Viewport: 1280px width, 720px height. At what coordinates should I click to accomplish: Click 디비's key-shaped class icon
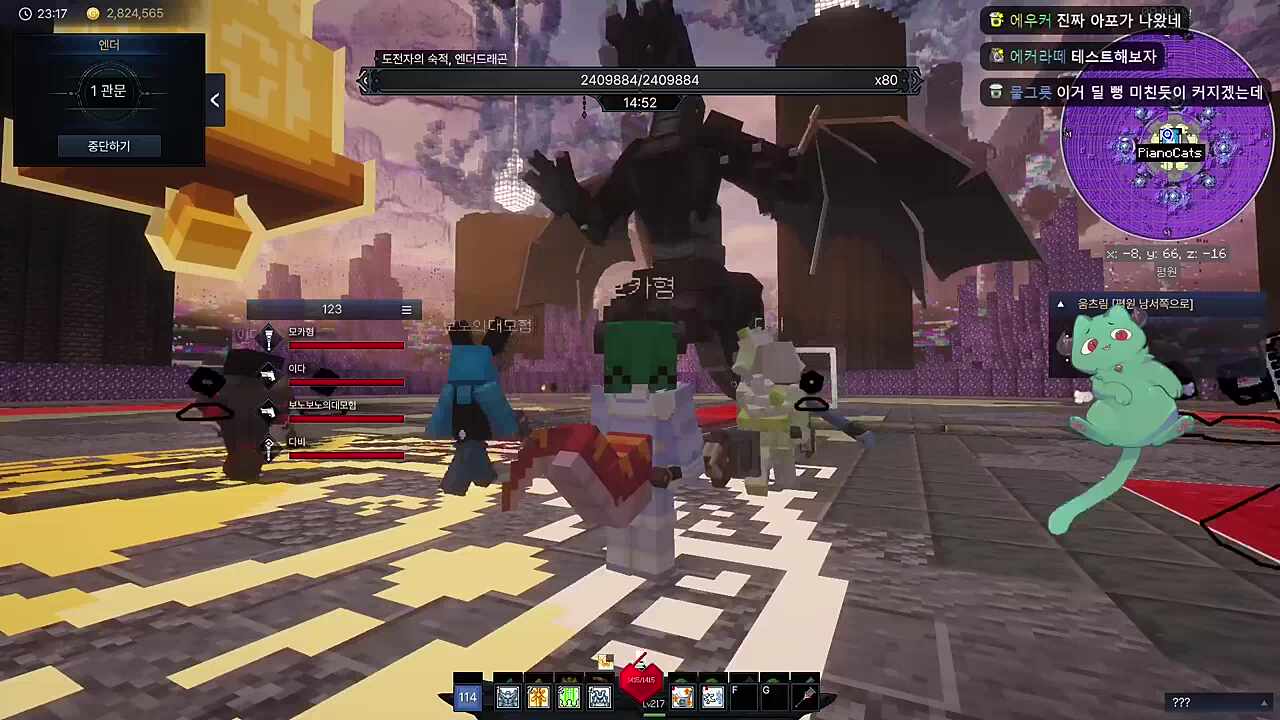pos(268,447)
